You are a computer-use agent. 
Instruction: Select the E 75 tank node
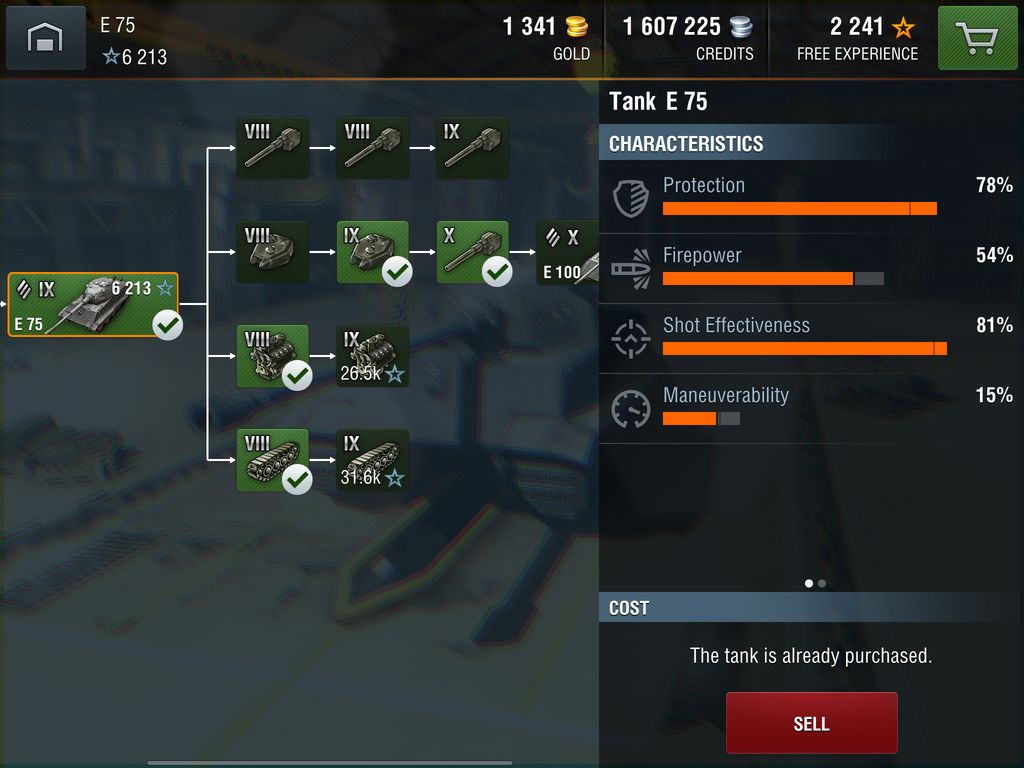pos(94,304)
